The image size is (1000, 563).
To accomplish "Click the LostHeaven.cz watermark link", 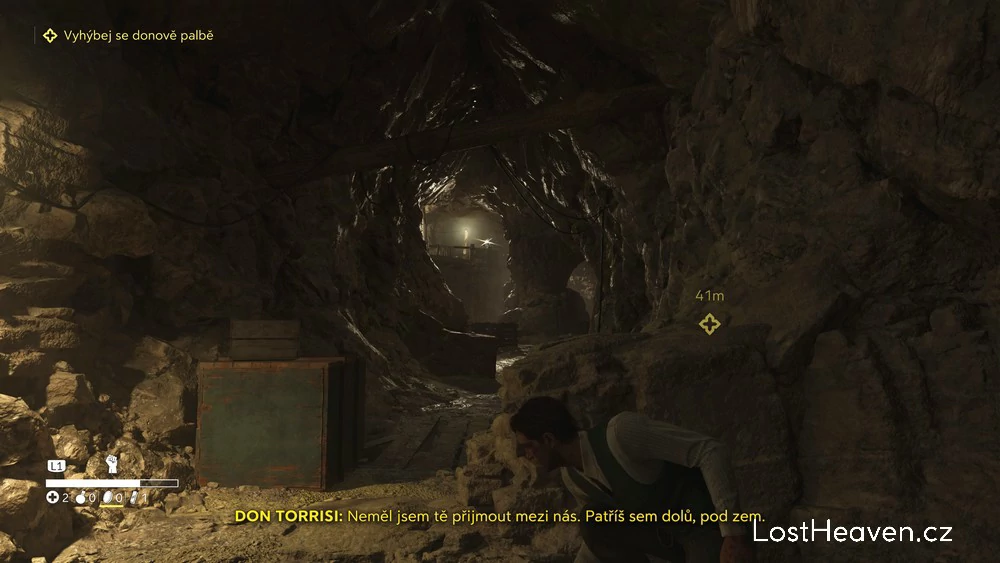I will click(x=852, y=532).
